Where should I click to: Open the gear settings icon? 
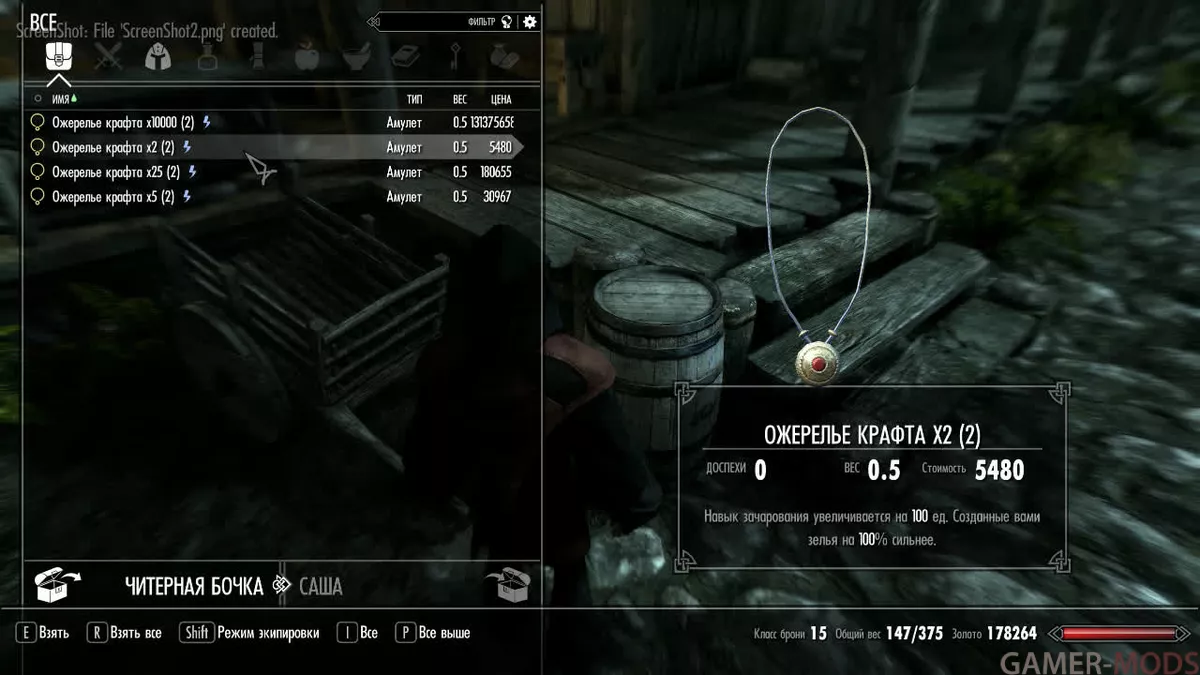click(x=529, y=21)
